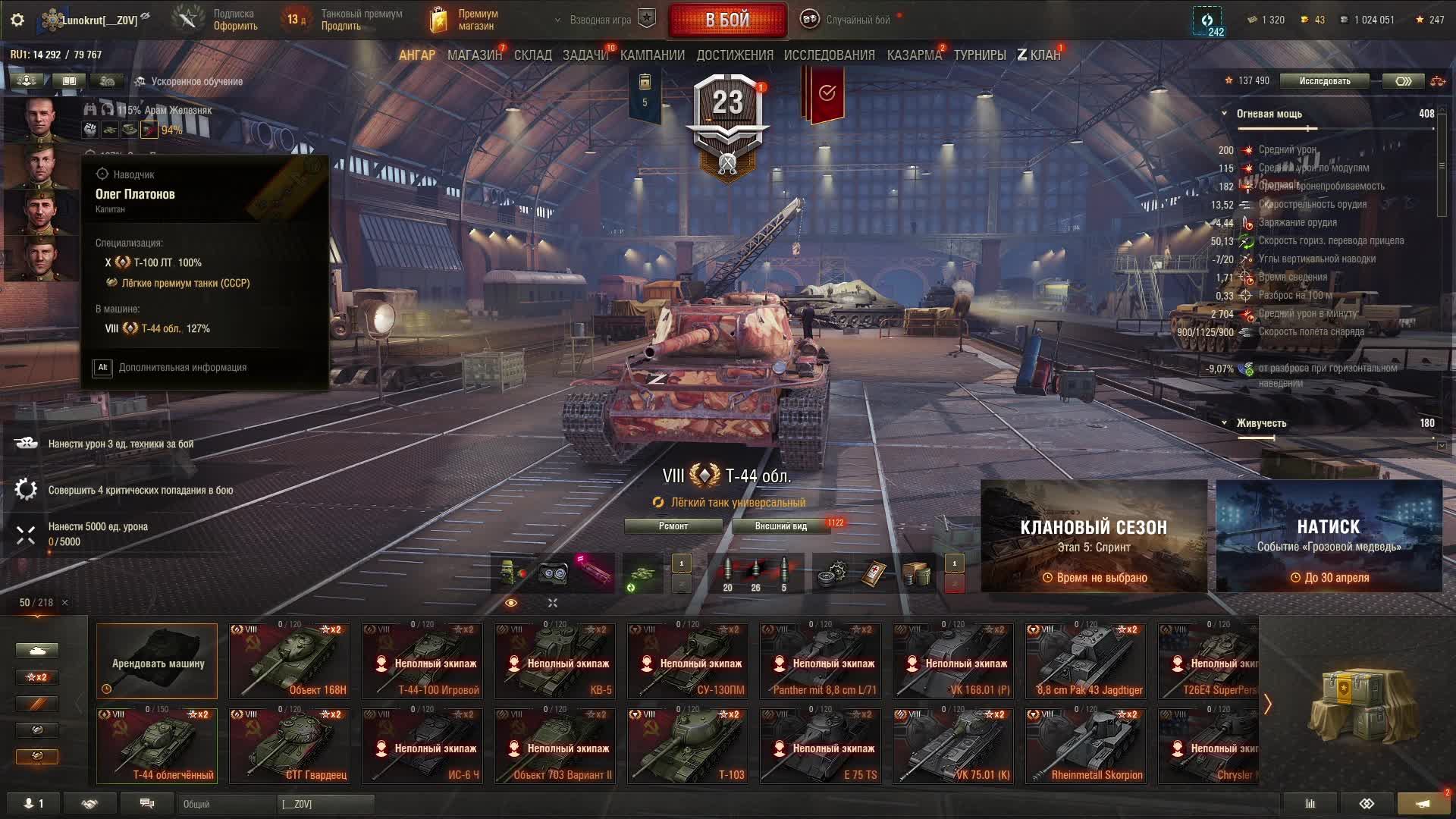Select the Rheinmetall Skorpion tank
This screenshot has height=819, width=1456.
pyautogui.click(x=1086, y=745)
